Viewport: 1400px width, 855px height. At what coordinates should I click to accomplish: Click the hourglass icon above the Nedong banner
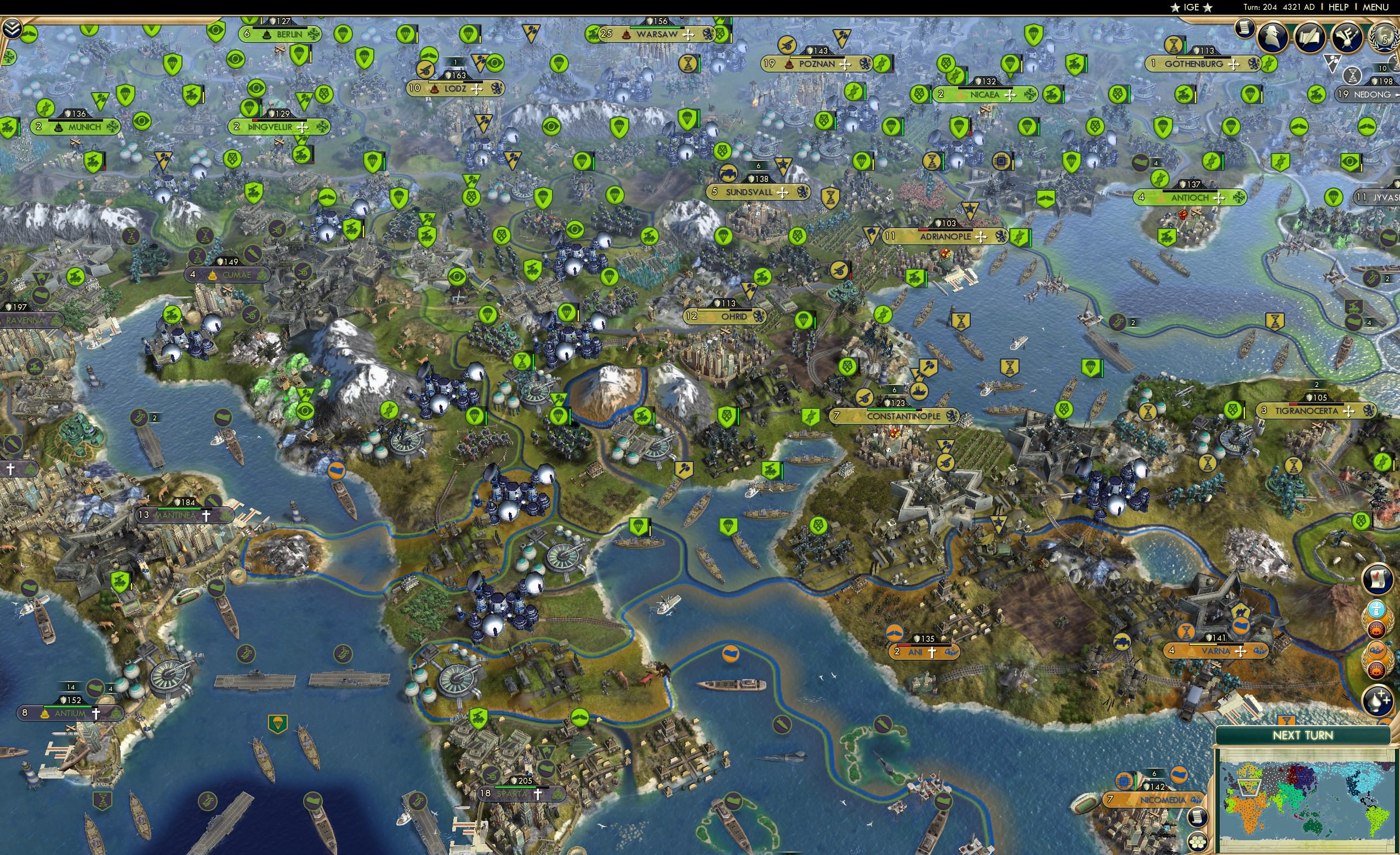pos(1353,77)
